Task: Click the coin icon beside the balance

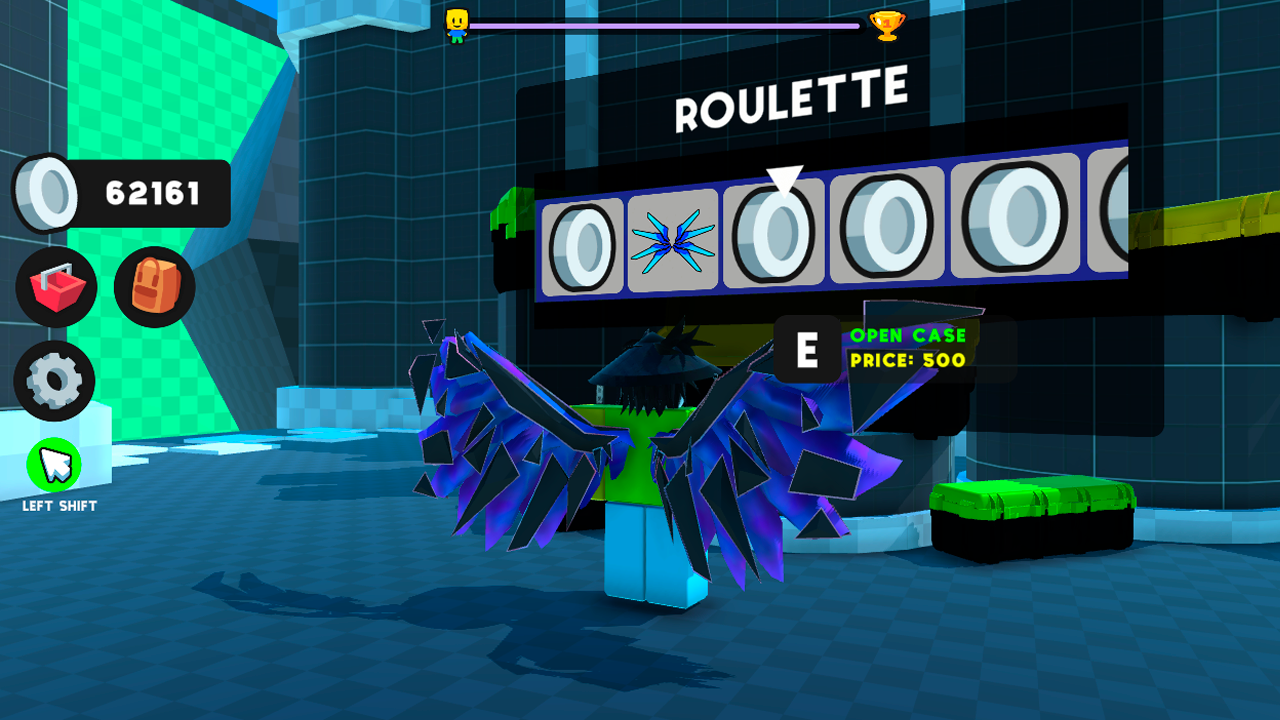Action: (46, 192)
